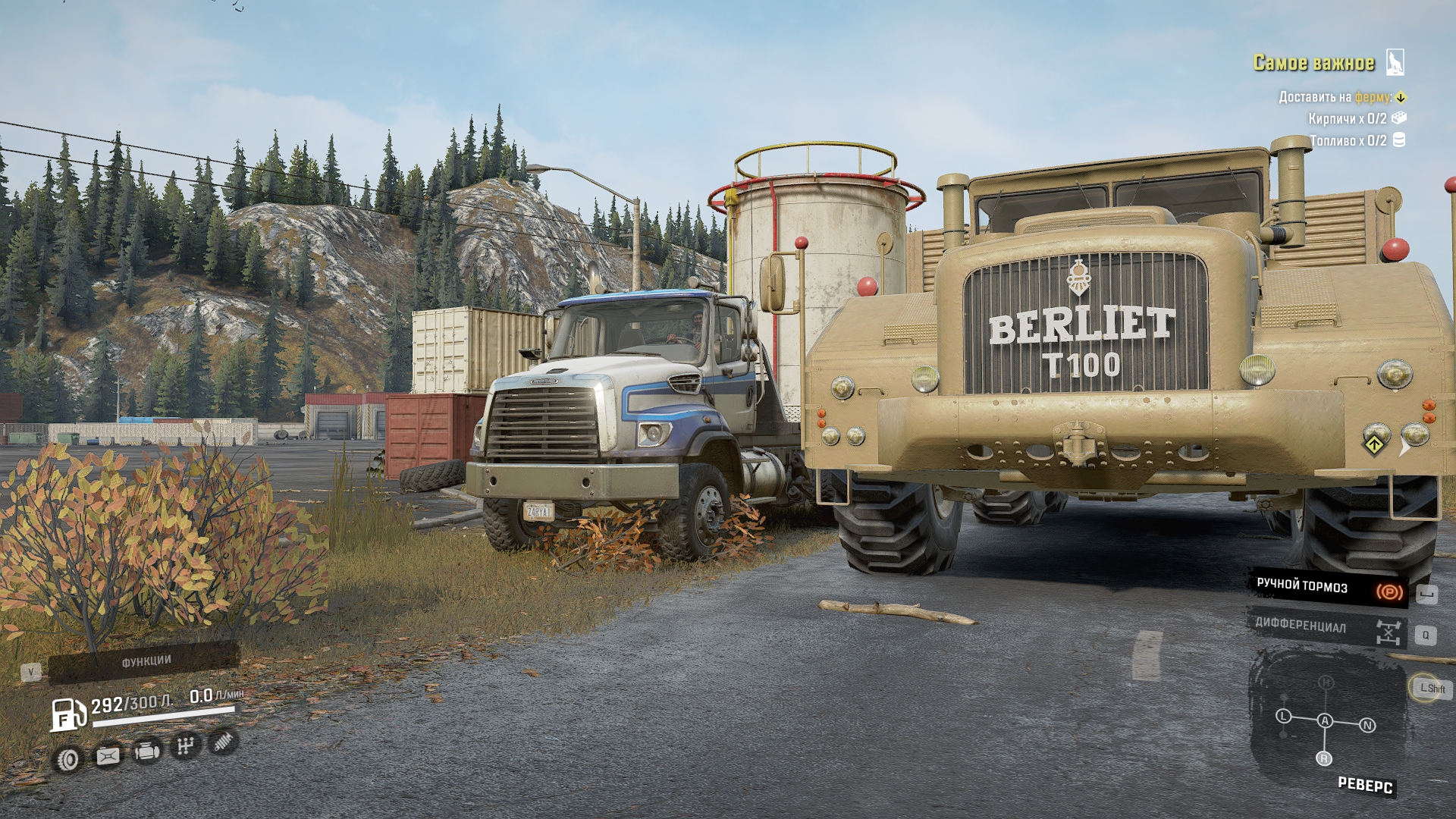The width and height of the screenshot is (1456, 819).
Task: Click the gearbox damage status icon
Action: point(184,747)
